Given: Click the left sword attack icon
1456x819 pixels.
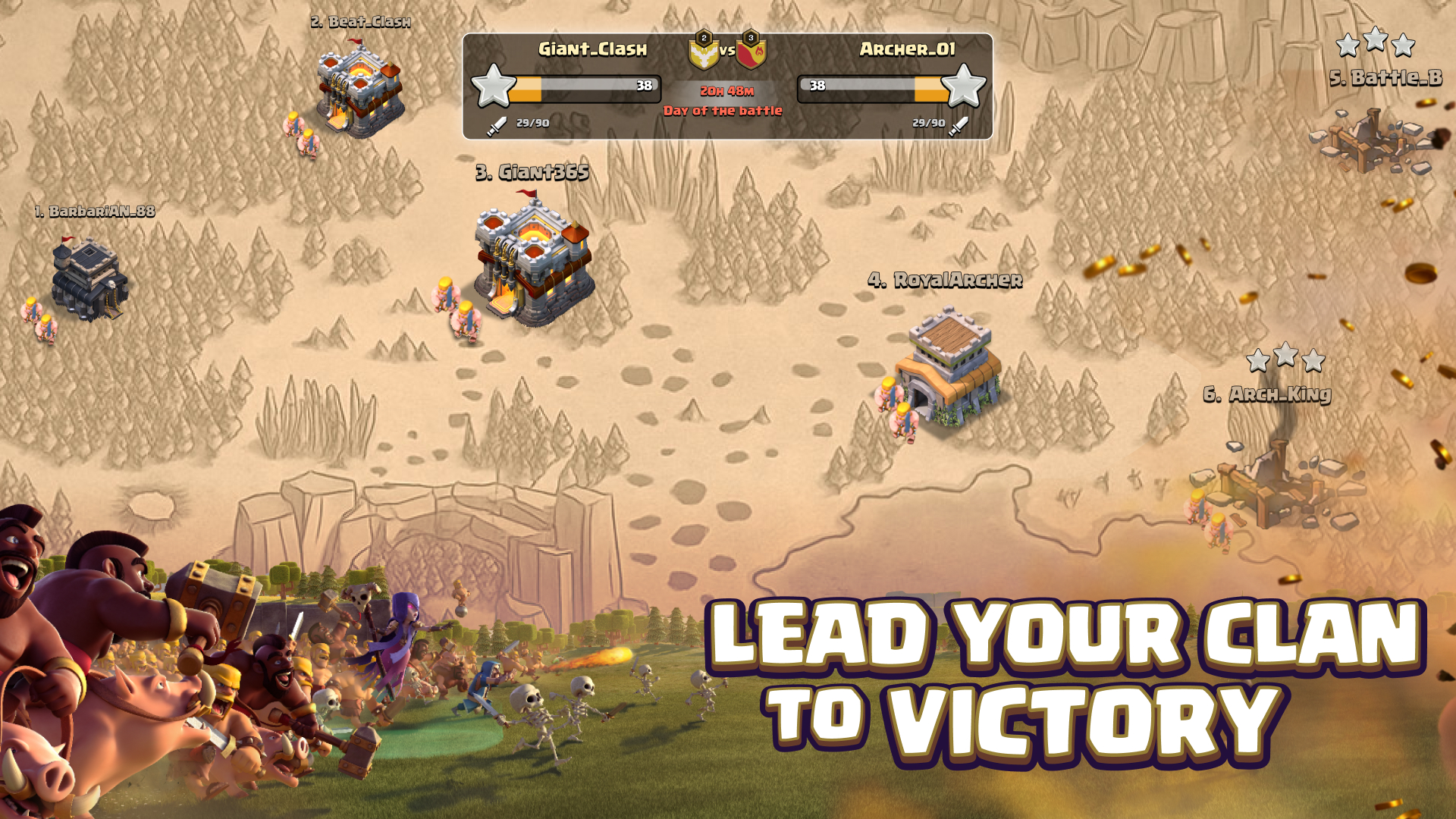Looking at the screenshot, I should (497, 125).
